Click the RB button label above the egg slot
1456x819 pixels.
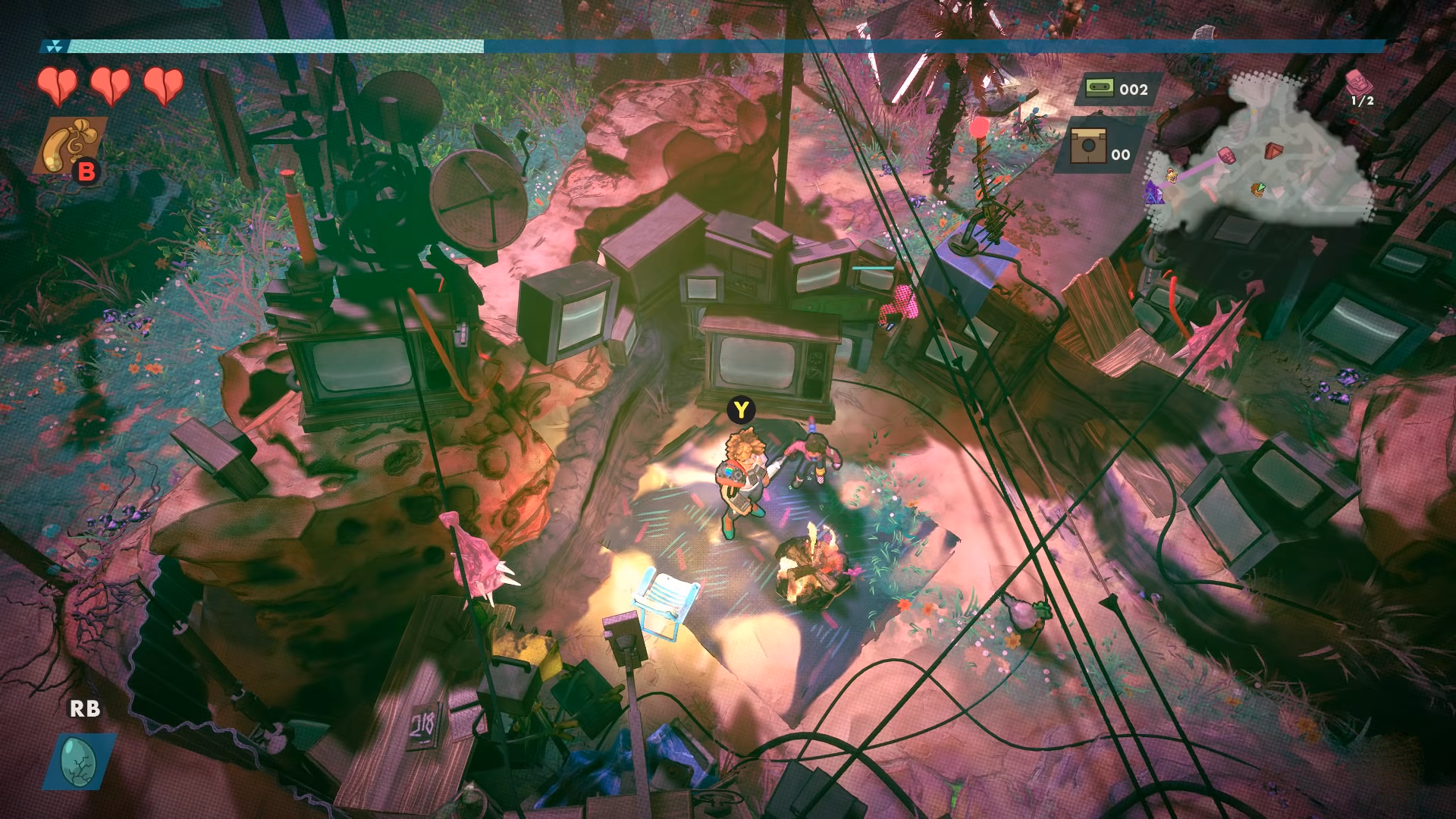pyautogui.click(x=86, y=711)
